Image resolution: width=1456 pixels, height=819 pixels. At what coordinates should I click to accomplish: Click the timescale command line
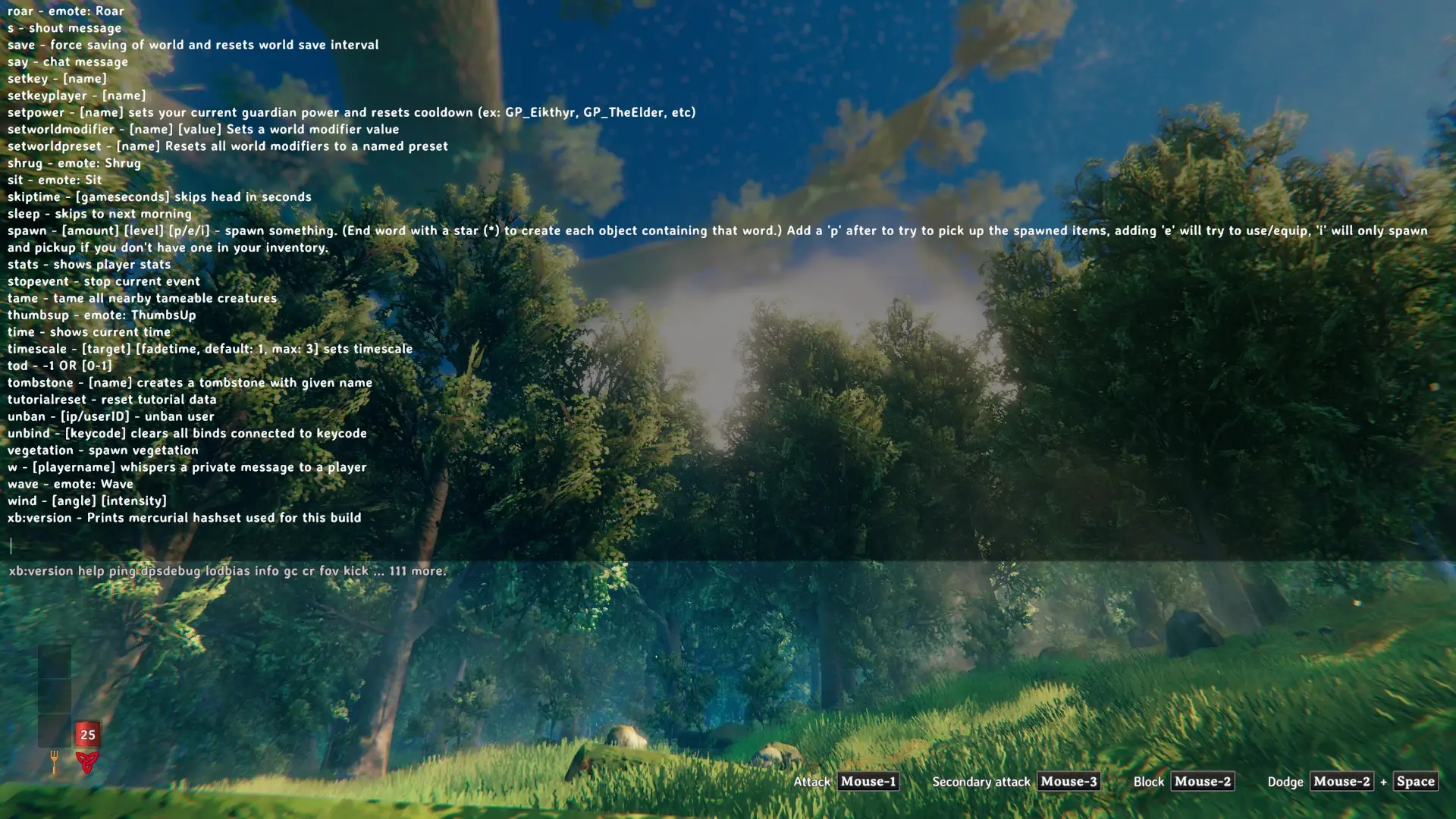(x=210, y=348)
